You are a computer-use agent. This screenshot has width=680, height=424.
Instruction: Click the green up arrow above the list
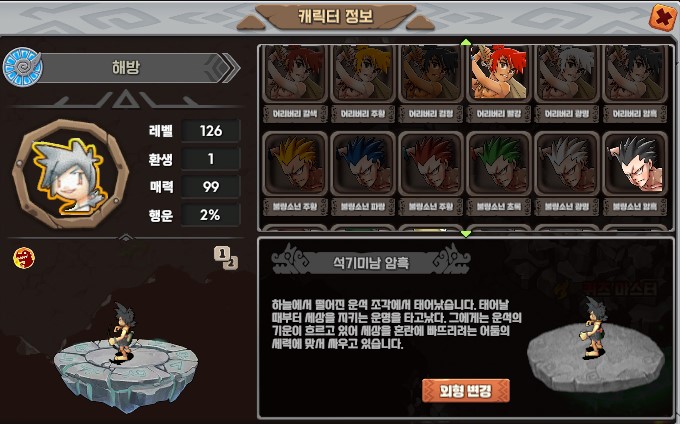point(465,43)
